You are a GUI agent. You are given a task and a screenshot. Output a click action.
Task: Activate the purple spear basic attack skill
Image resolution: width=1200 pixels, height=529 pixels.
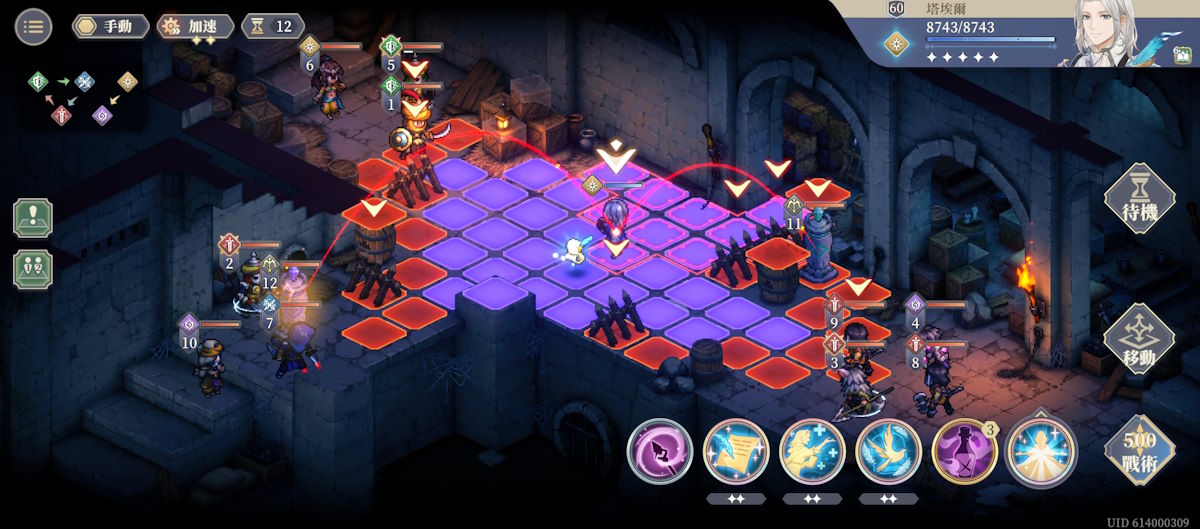660,452
